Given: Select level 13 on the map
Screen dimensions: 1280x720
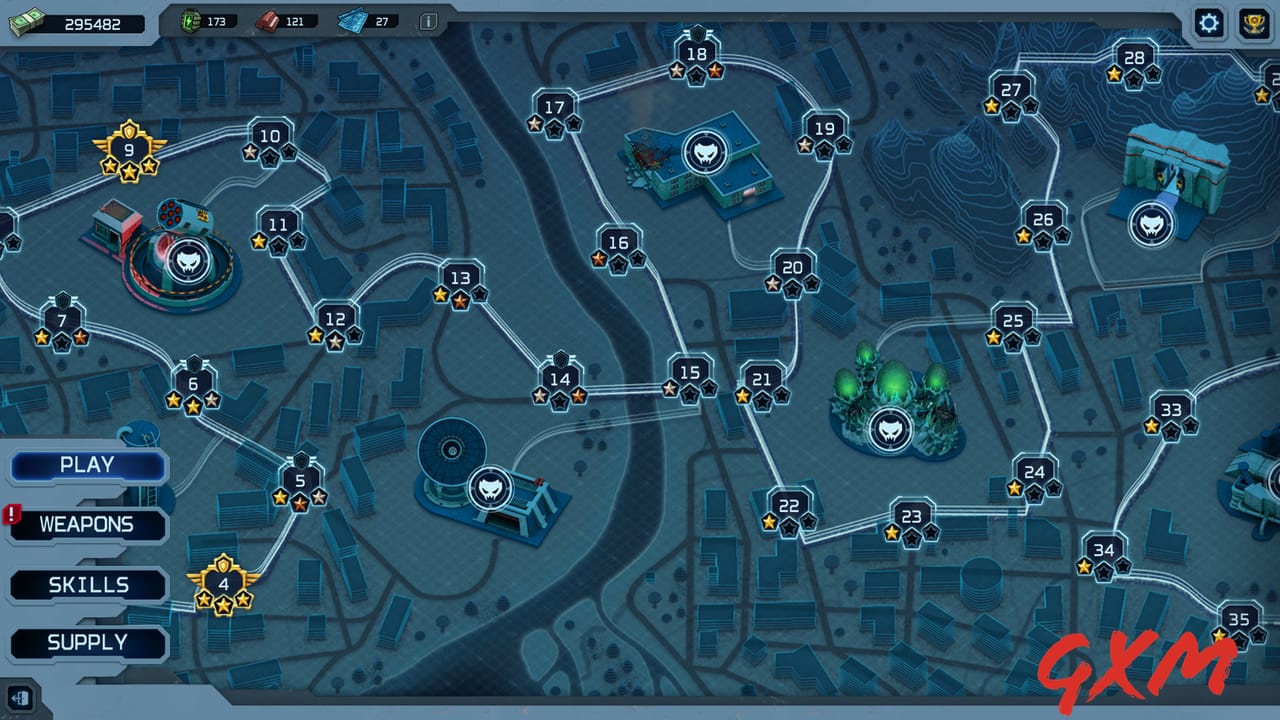Looking at the screenshot, I should click(x=460, y=280).
